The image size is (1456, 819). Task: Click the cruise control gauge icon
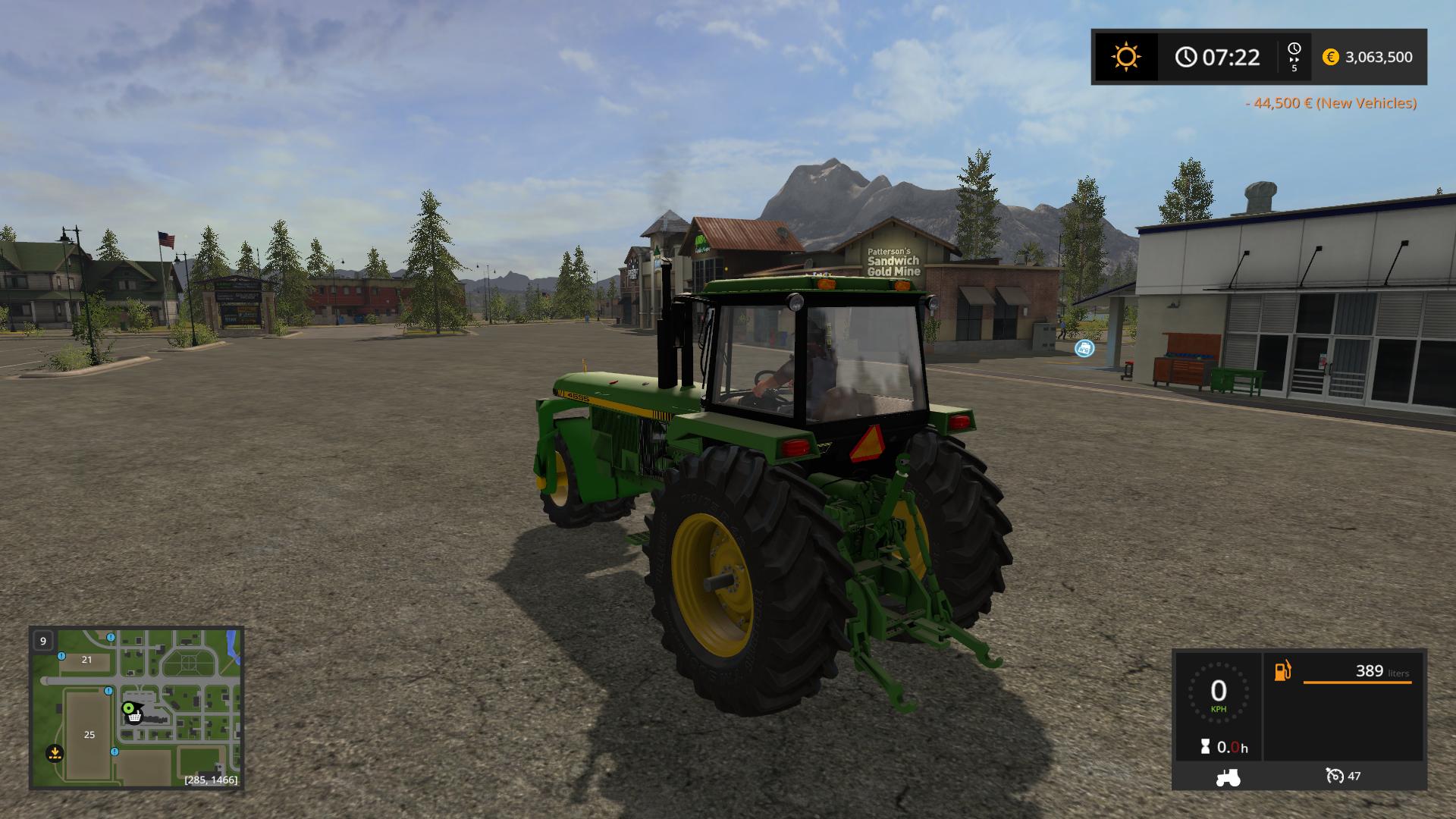pyautogui.click(x=1335, y=777)
